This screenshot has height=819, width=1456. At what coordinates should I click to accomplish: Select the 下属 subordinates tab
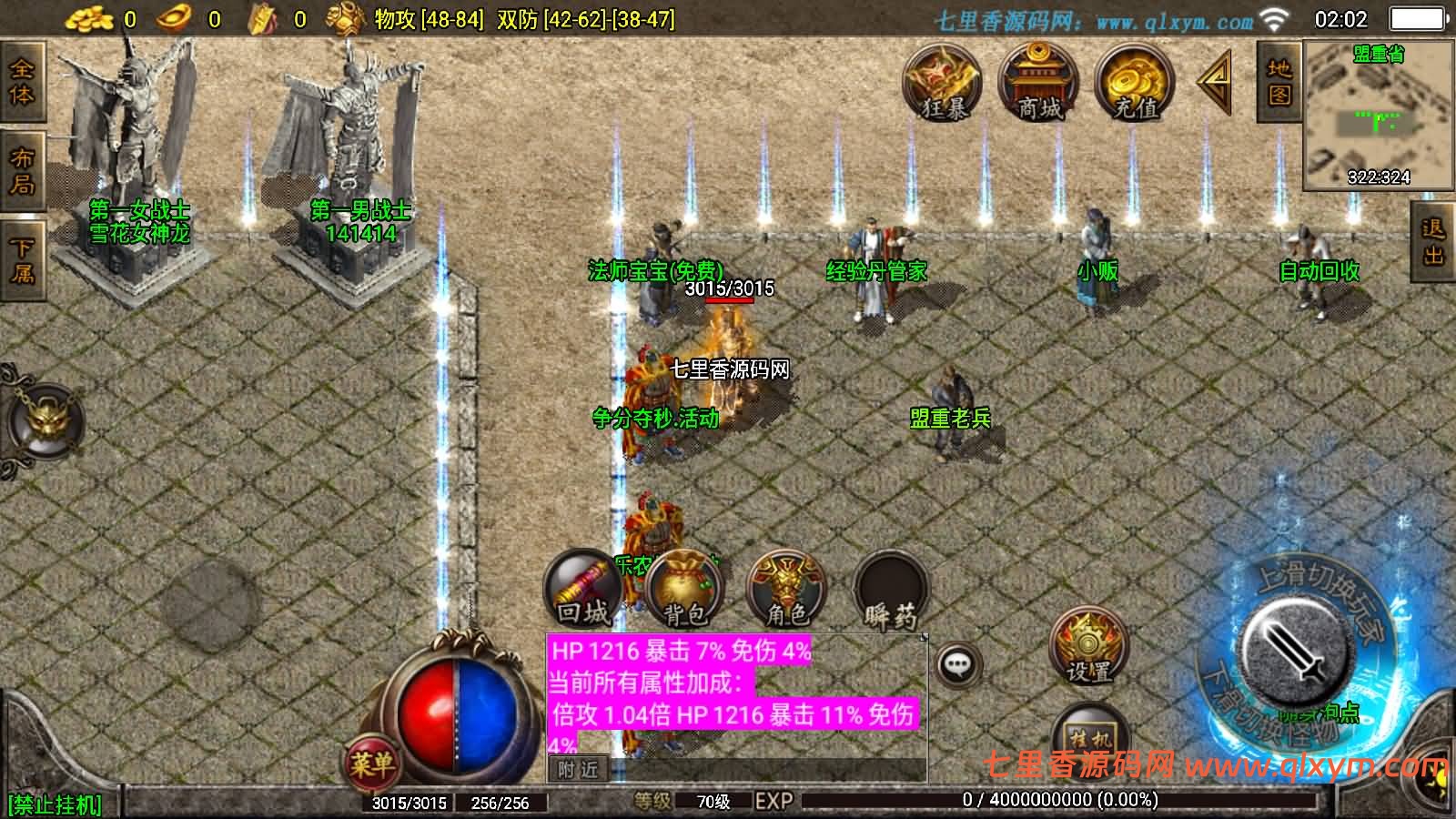pyautogui.click(x=21, y=259)
